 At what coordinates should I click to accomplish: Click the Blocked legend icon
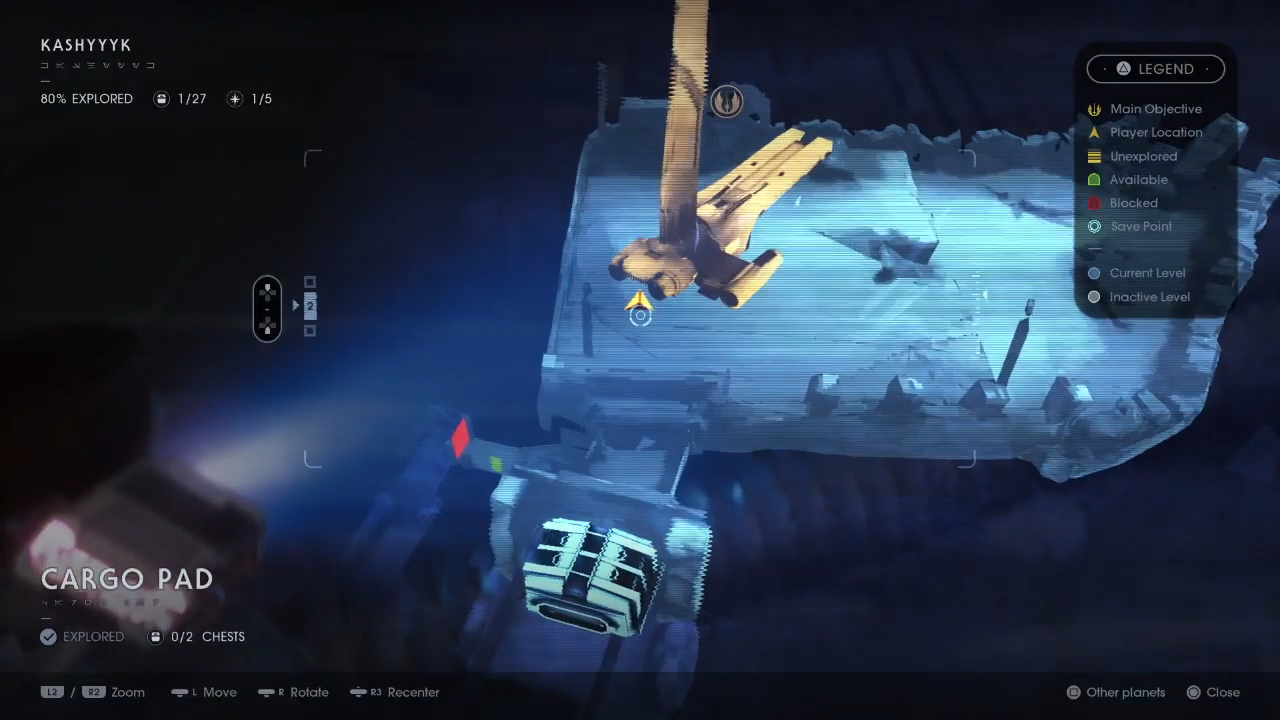pos(1094,202)
